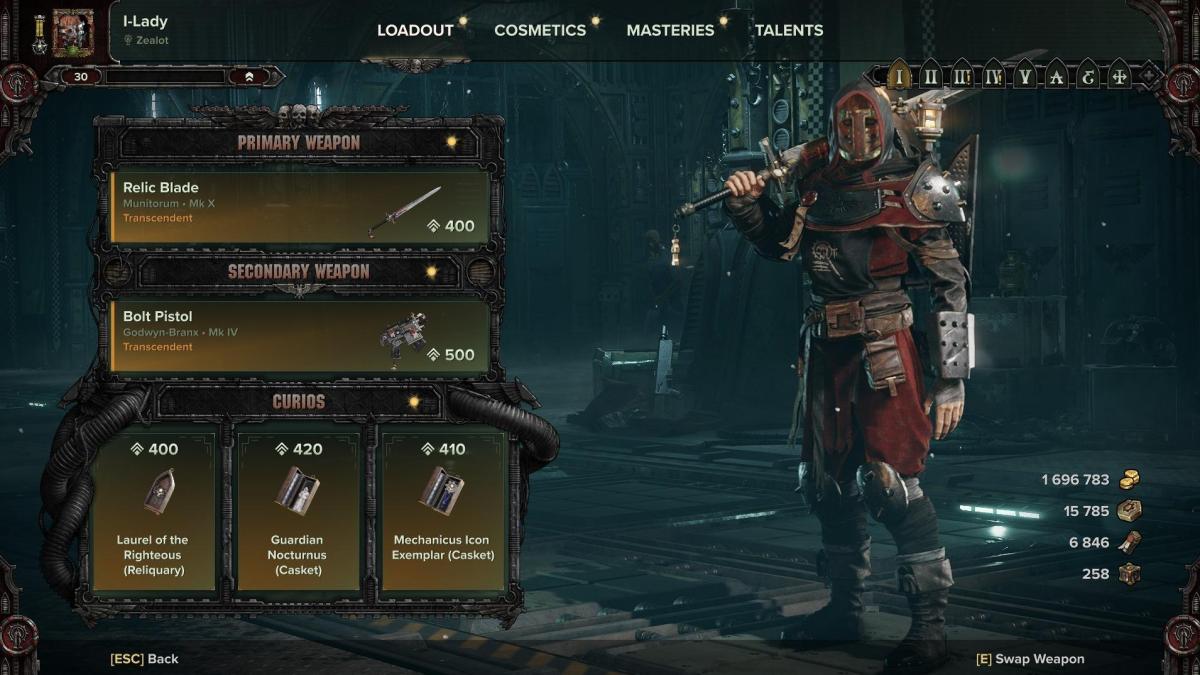Switch to loadout preset II
This screenshot has width=1200, height=675.
click(930, 75)
